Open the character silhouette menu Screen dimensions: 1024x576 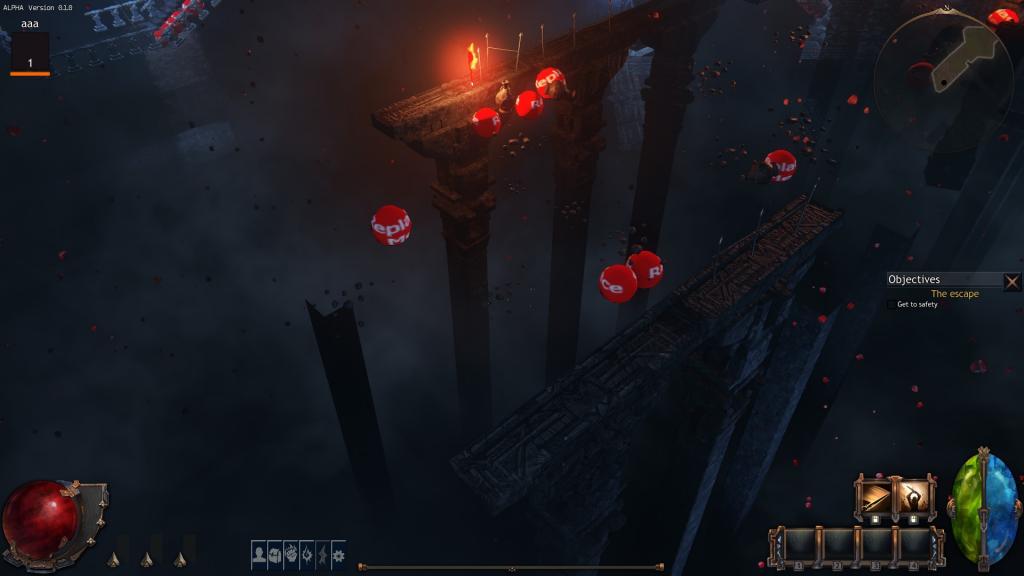pyautogui.click(x=259, y=554)
